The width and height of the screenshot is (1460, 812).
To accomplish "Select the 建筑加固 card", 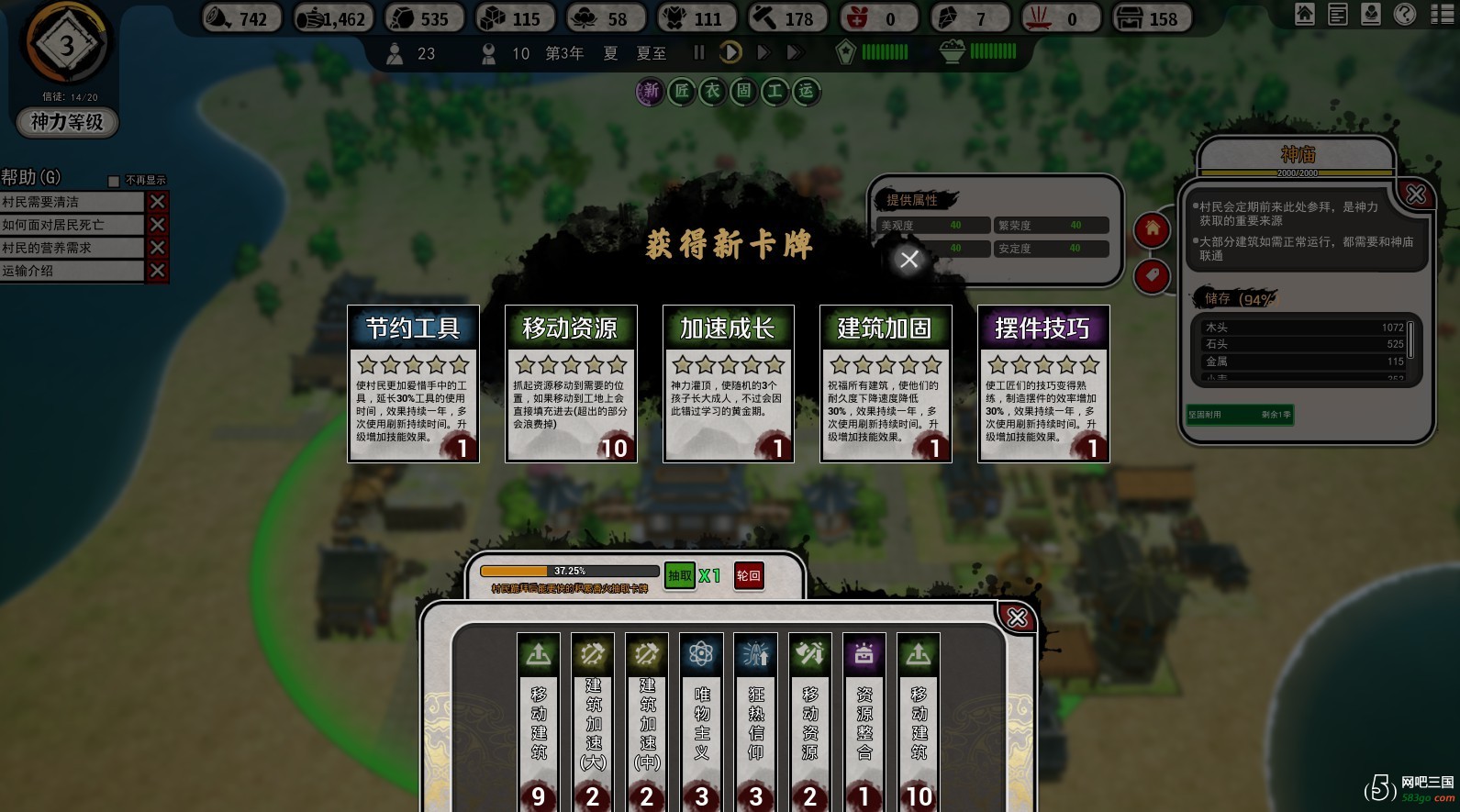I will point(886,384).
